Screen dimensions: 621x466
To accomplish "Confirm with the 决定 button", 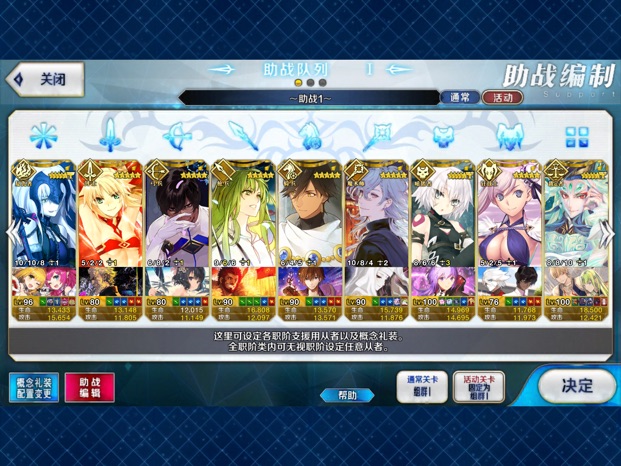I will [x=575, y=385].
